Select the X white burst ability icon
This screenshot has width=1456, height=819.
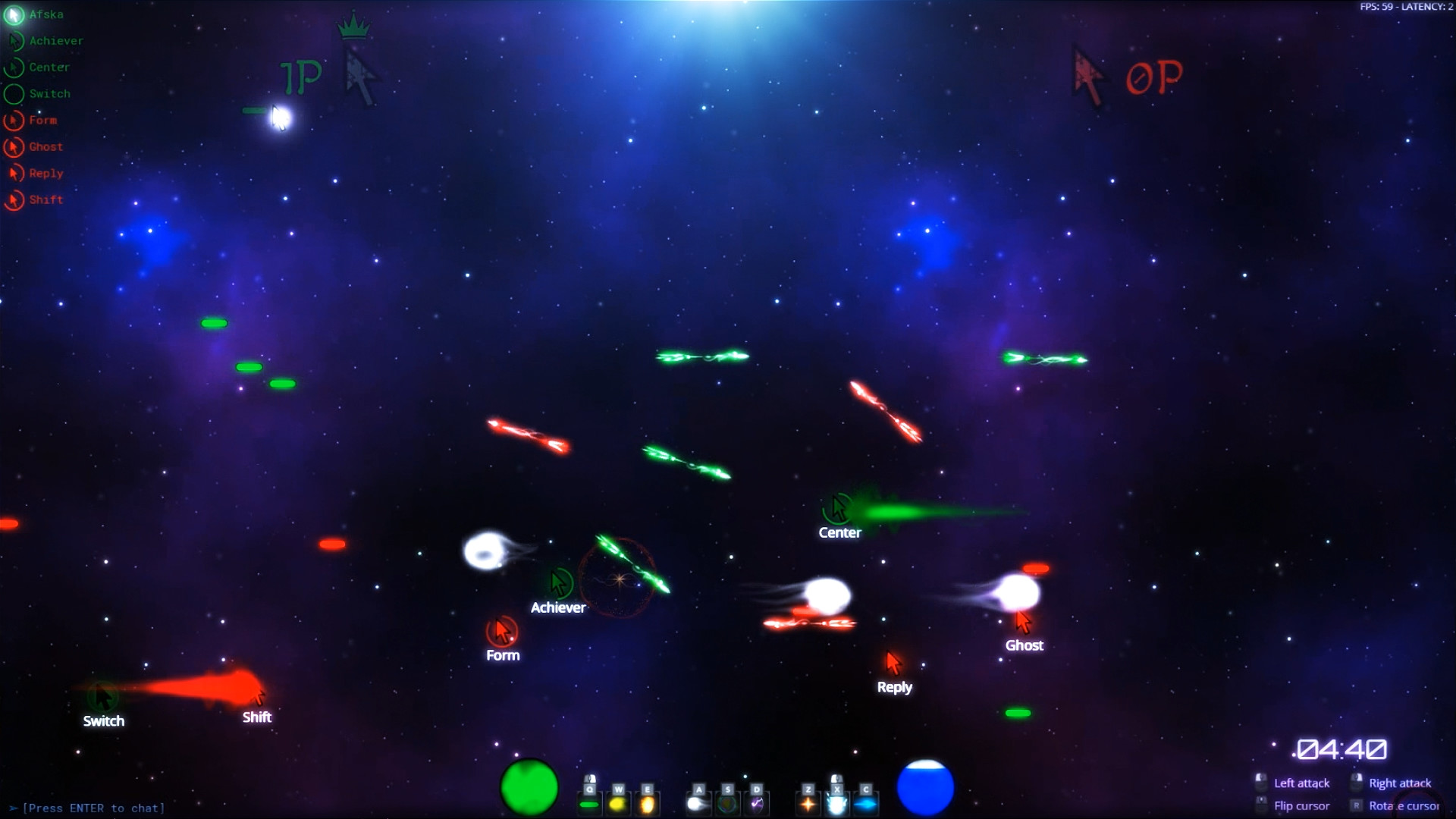(837, 804)
